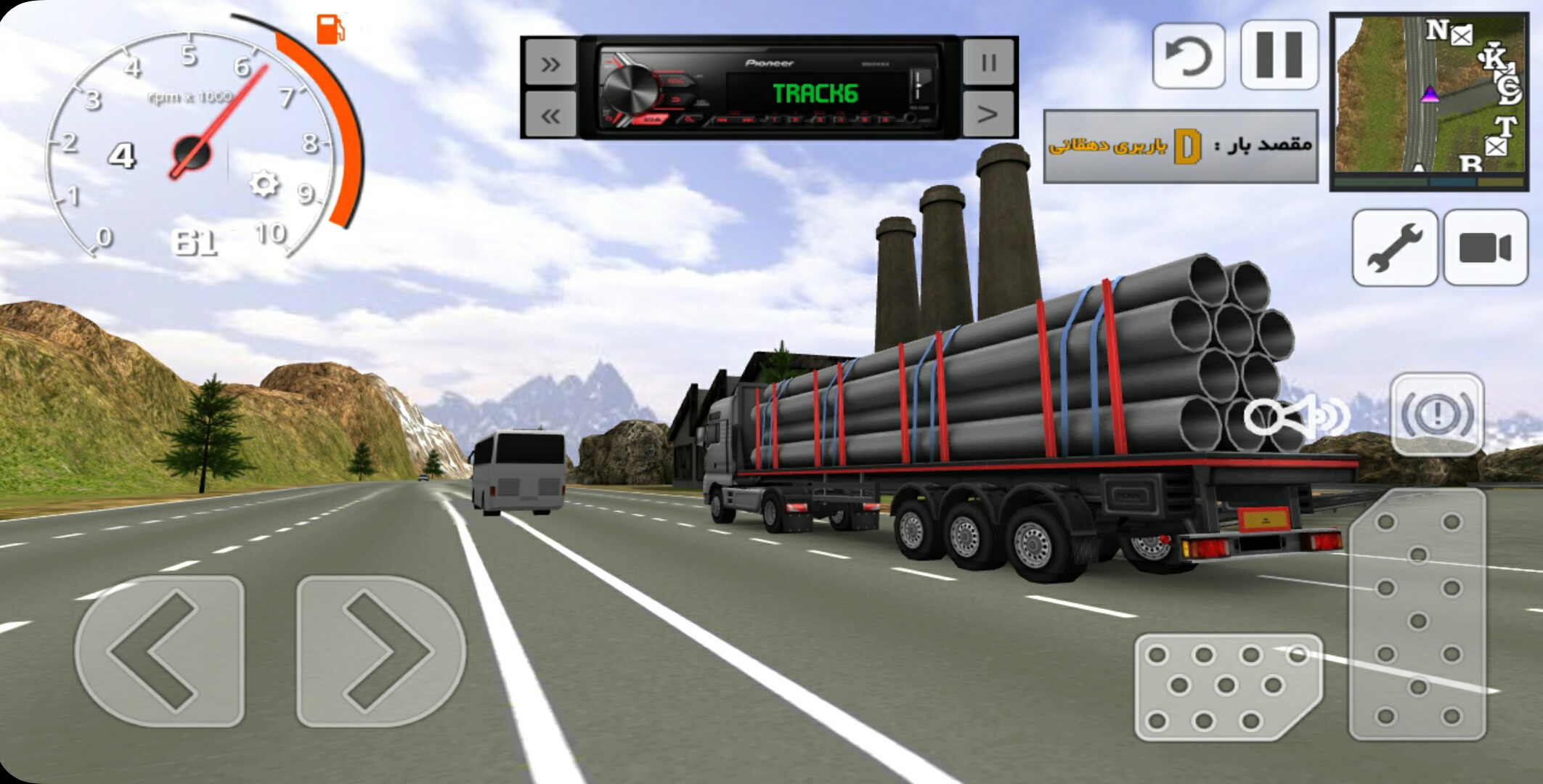Screen dimensions: 1543x784
Task: Open the minimap
Action: coord(1428,102)
